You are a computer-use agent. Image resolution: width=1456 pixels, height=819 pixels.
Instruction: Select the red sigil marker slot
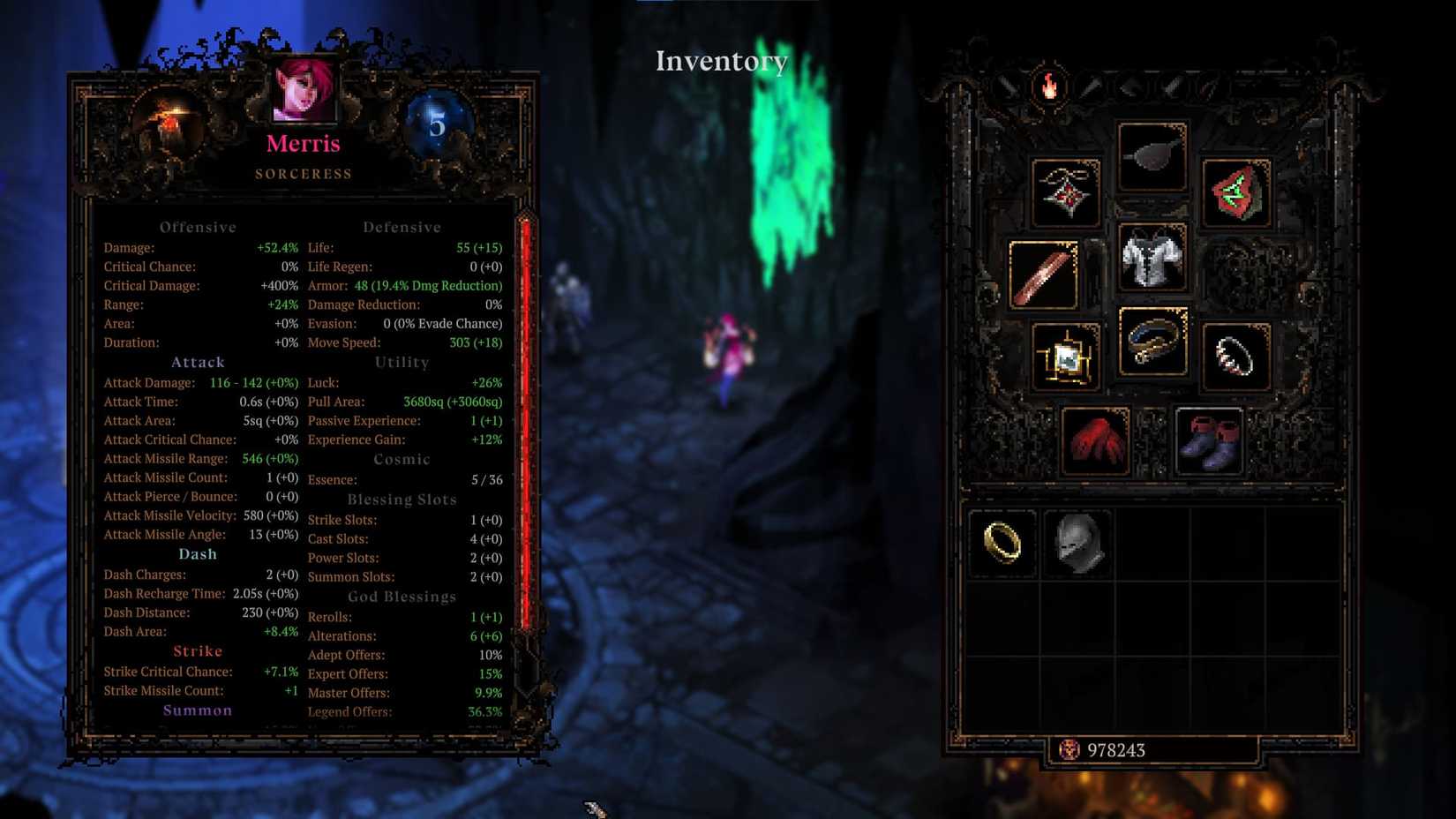1235,194
